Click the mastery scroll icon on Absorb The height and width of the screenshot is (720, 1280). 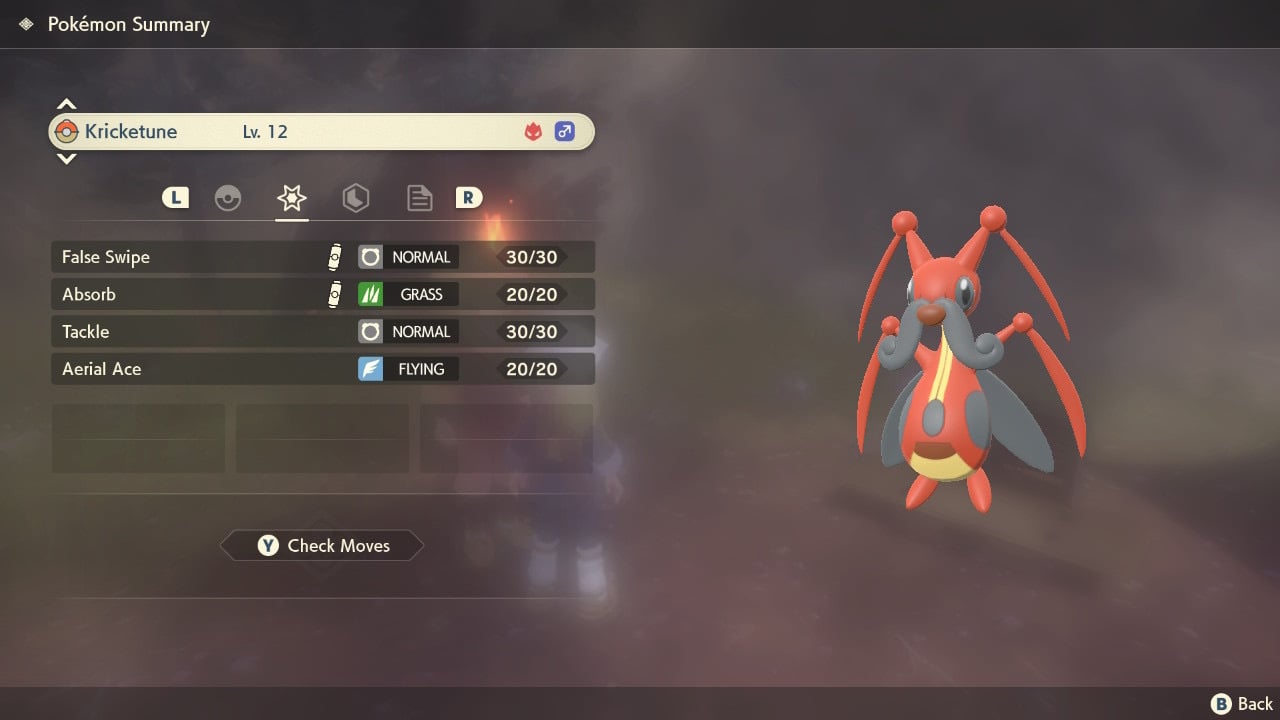[x=334, y=294]
